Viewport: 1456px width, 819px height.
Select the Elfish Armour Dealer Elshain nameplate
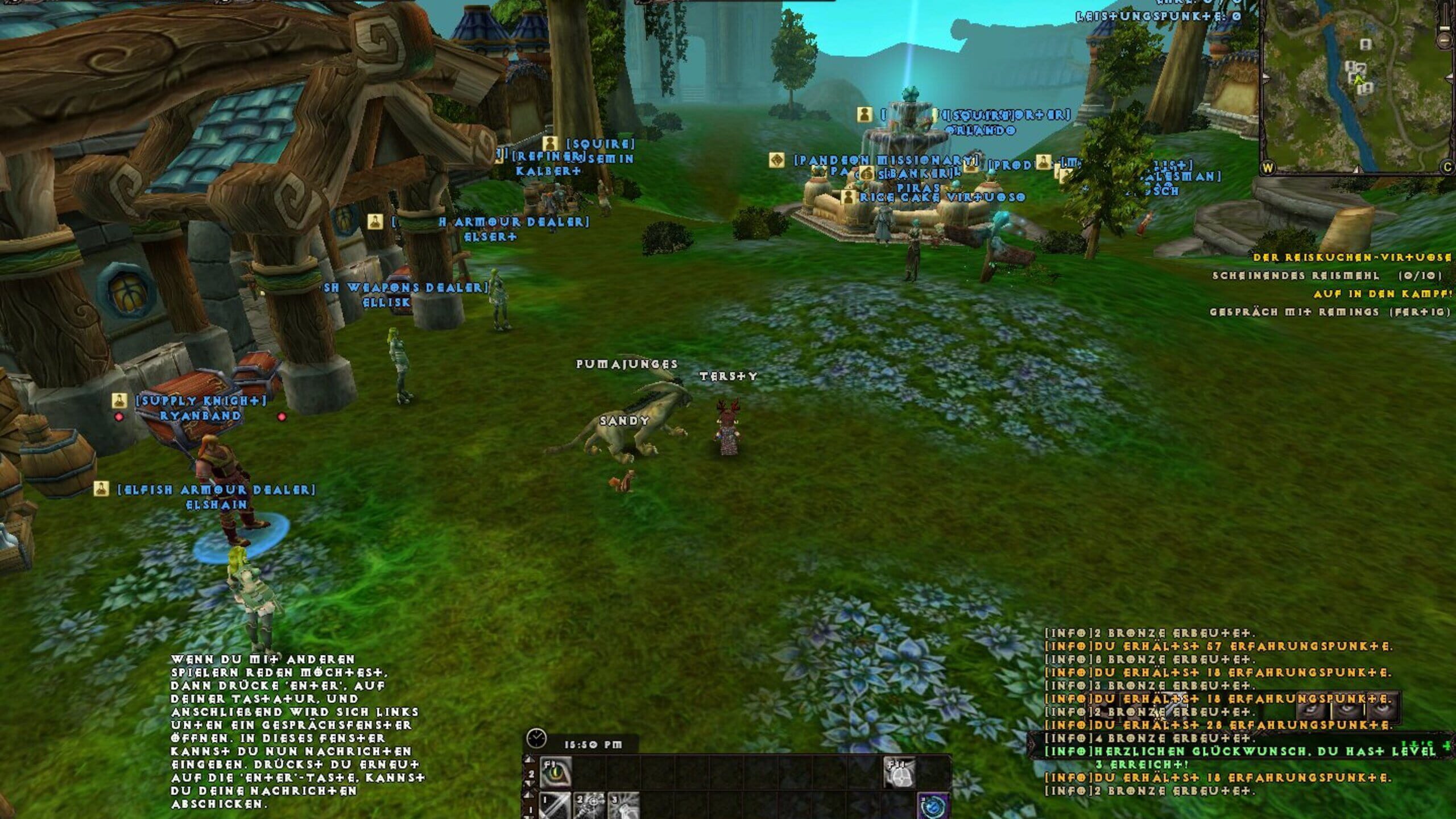pyautogui.click(x=216, y=497)
